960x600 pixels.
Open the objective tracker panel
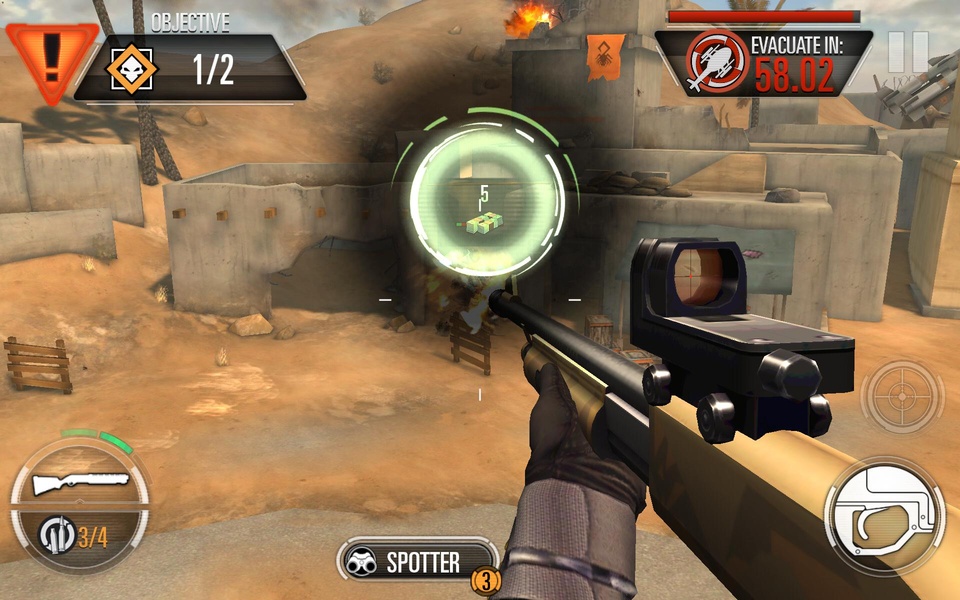click(x=190, y=68)
